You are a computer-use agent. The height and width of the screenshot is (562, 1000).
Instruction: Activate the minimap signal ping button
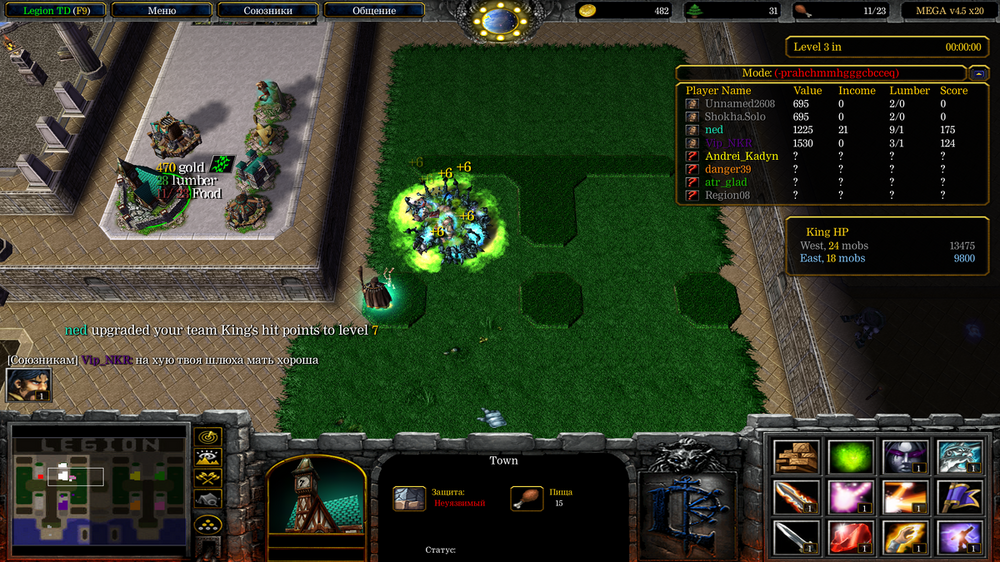(208, 437)
